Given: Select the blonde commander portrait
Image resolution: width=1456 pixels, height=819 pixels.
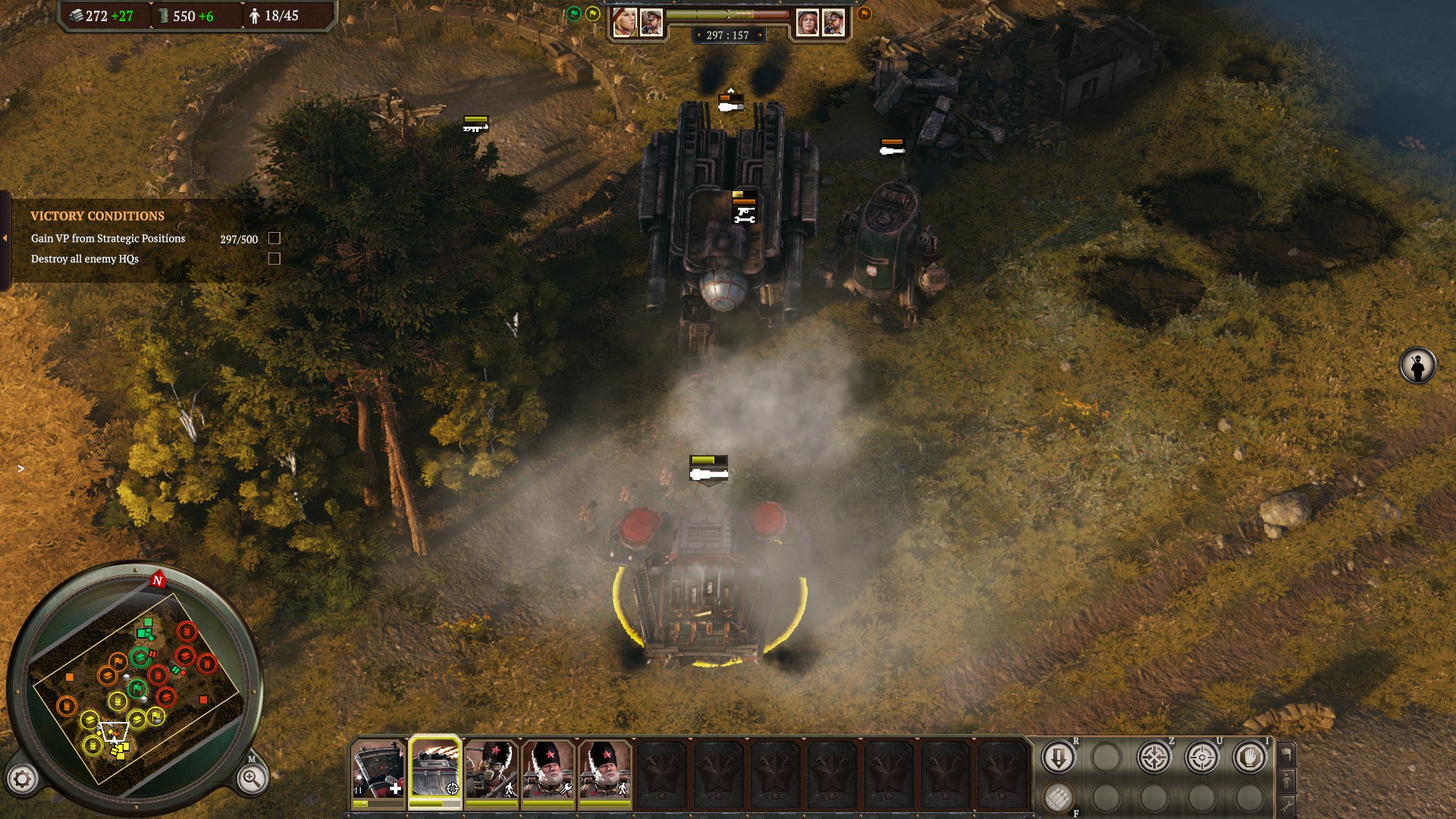Looking at the screenshot, I should pos(624,23).
